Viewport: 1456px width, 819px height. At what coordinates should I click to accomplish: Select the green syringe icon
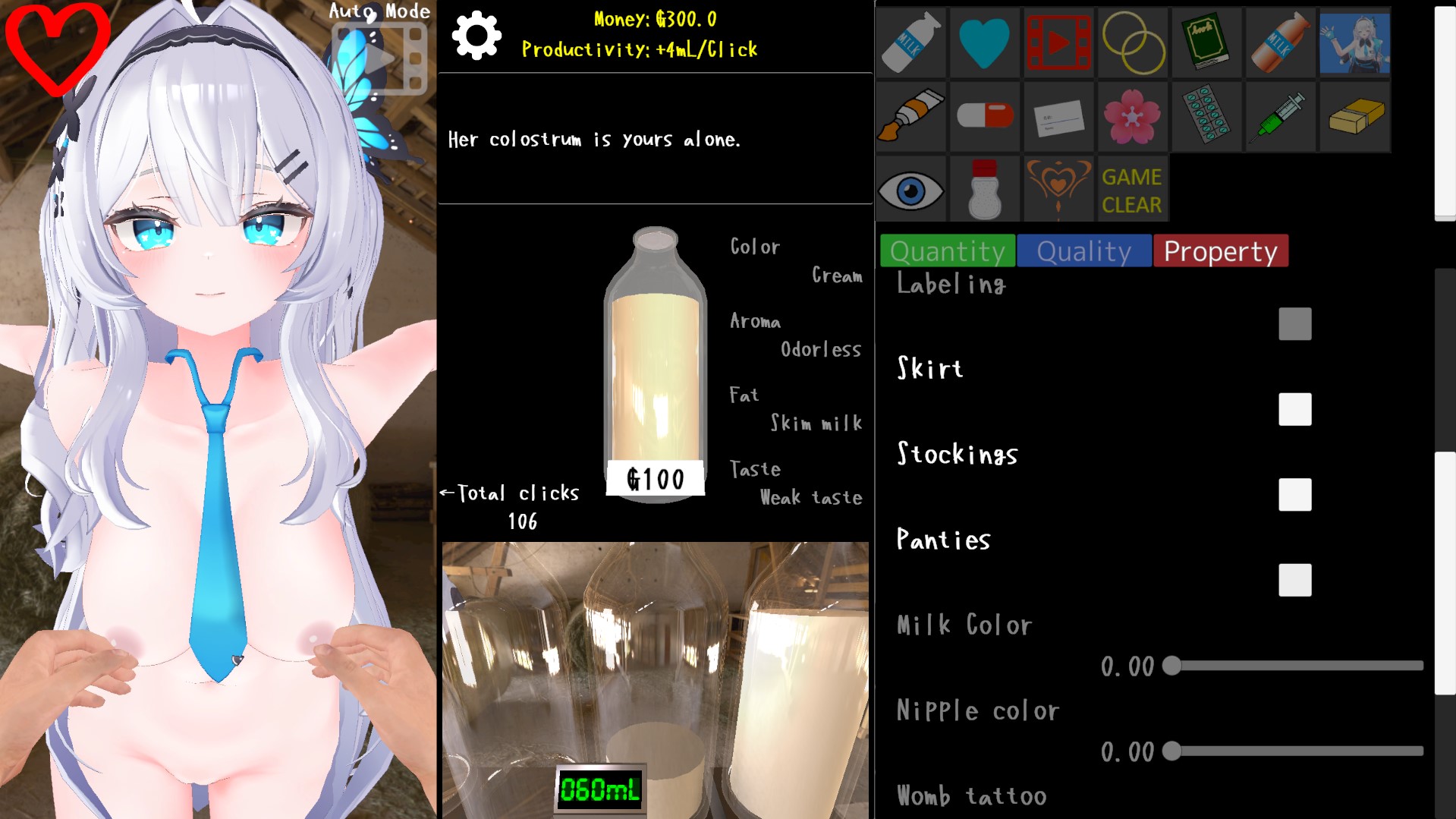pos(1281,116)
